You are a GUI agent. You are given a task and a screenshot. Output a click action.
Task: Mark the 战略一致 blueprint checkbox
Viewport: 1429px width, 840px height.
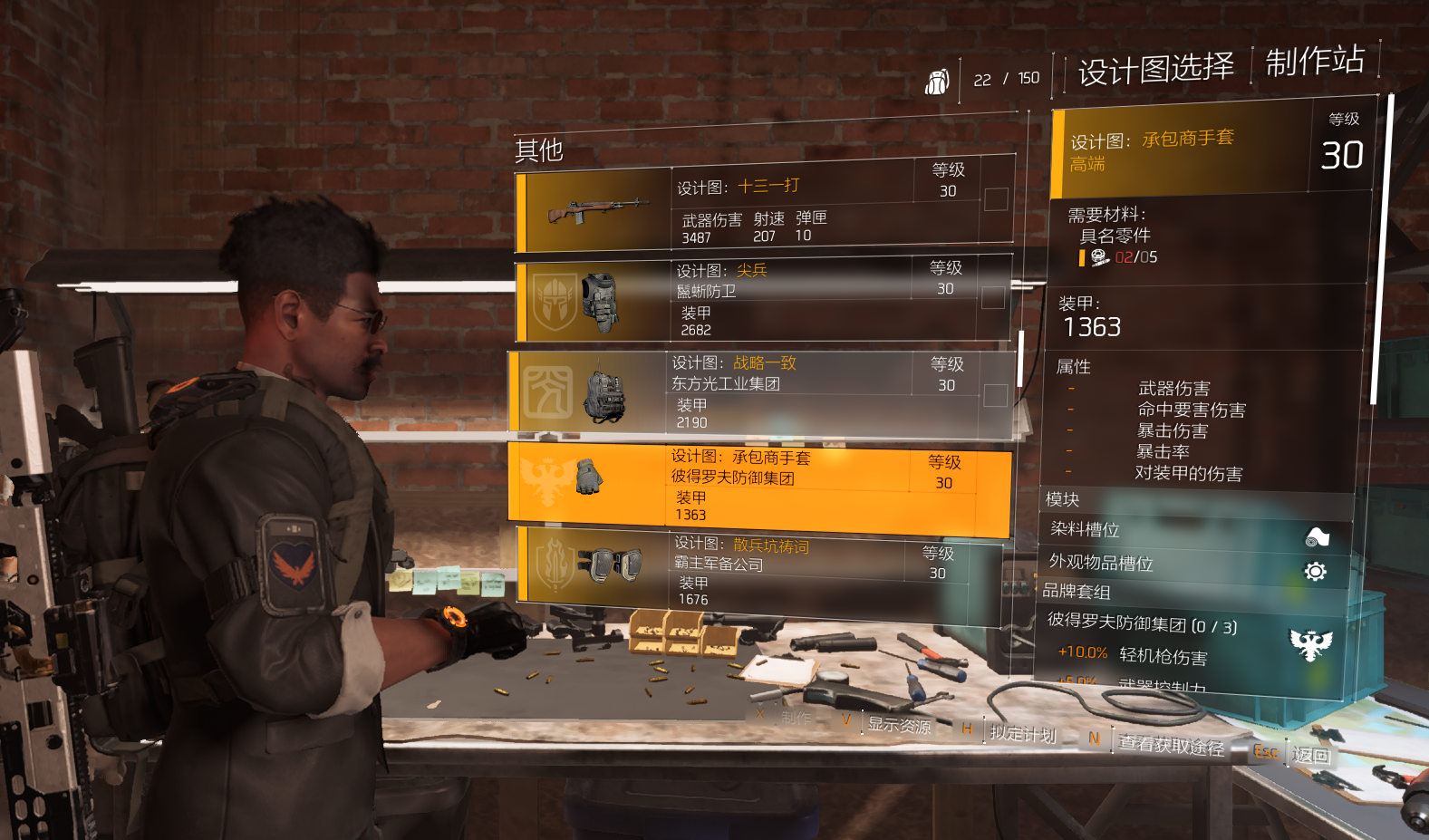(x=995, y=395)
